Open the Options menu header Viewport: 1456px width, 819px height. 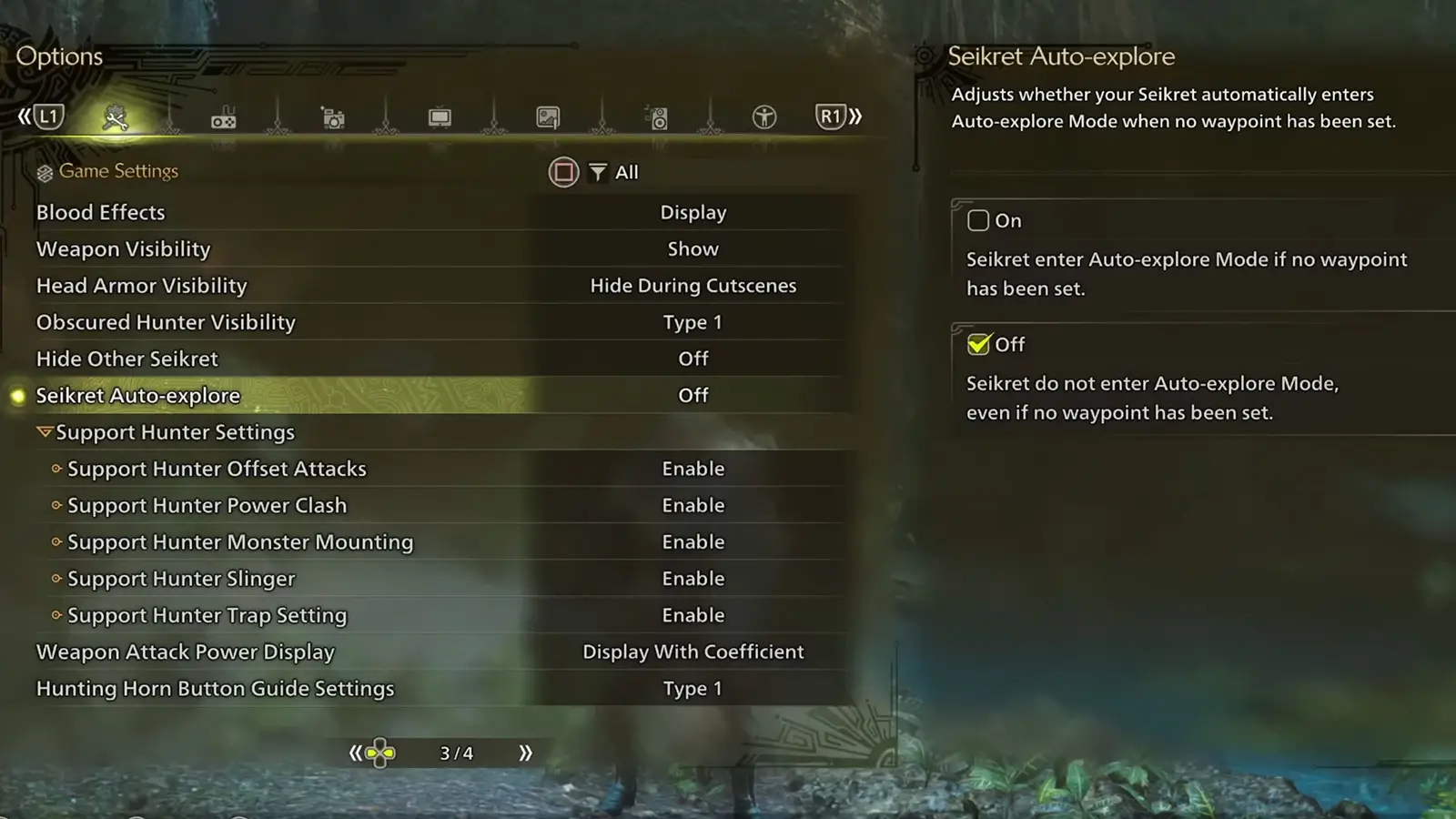pos(59,56)
